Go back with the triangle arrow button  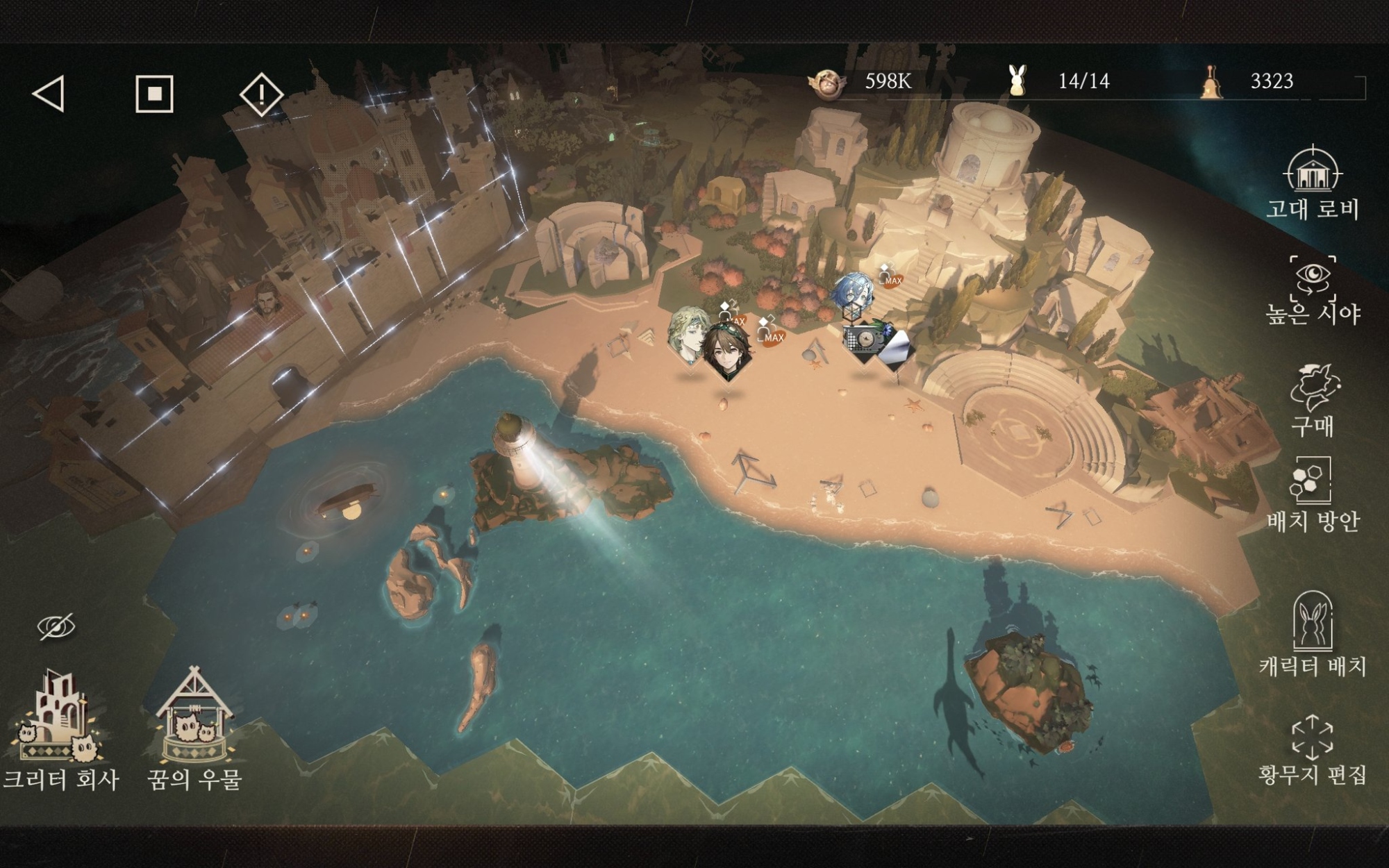click(49, 94)
